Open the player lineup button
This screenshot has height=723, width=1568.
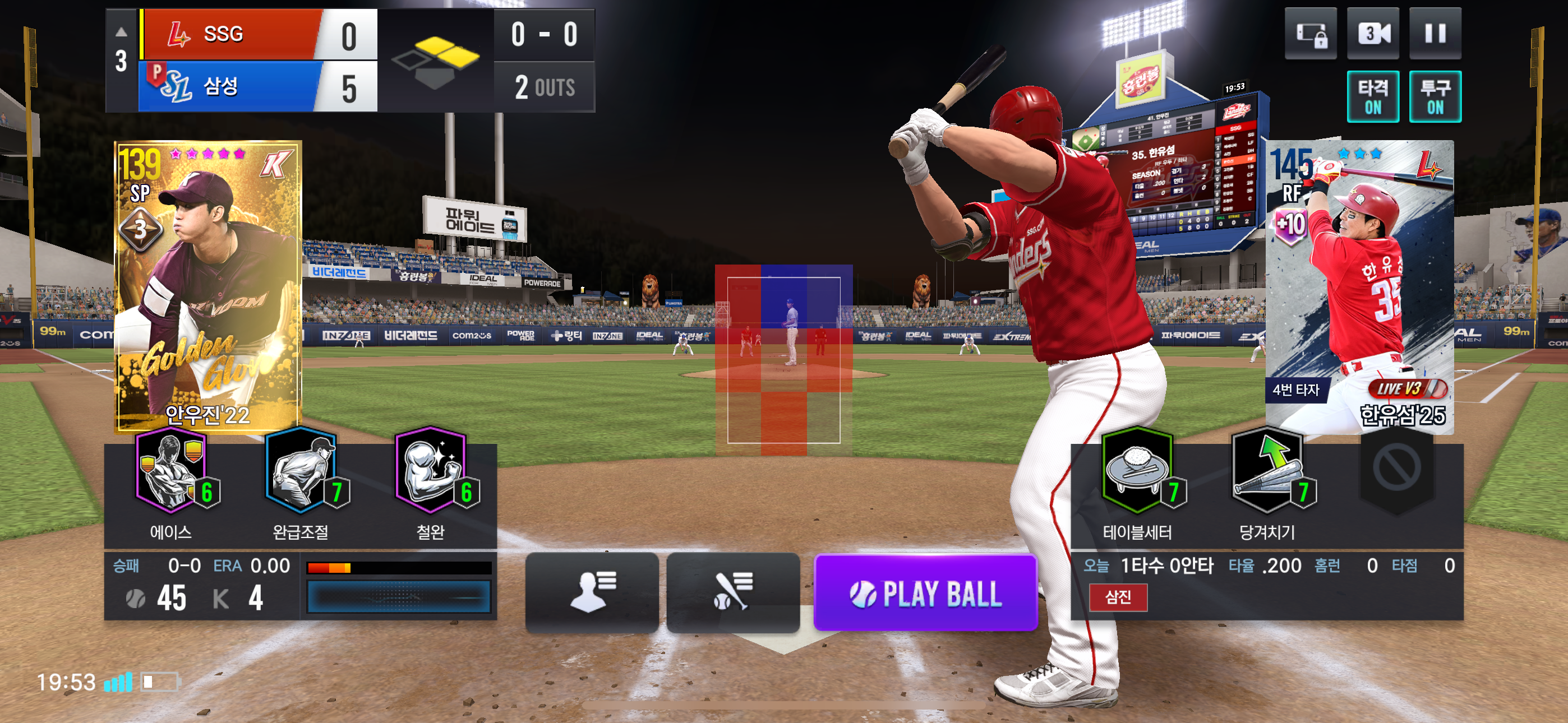click(x=592, y=592)
